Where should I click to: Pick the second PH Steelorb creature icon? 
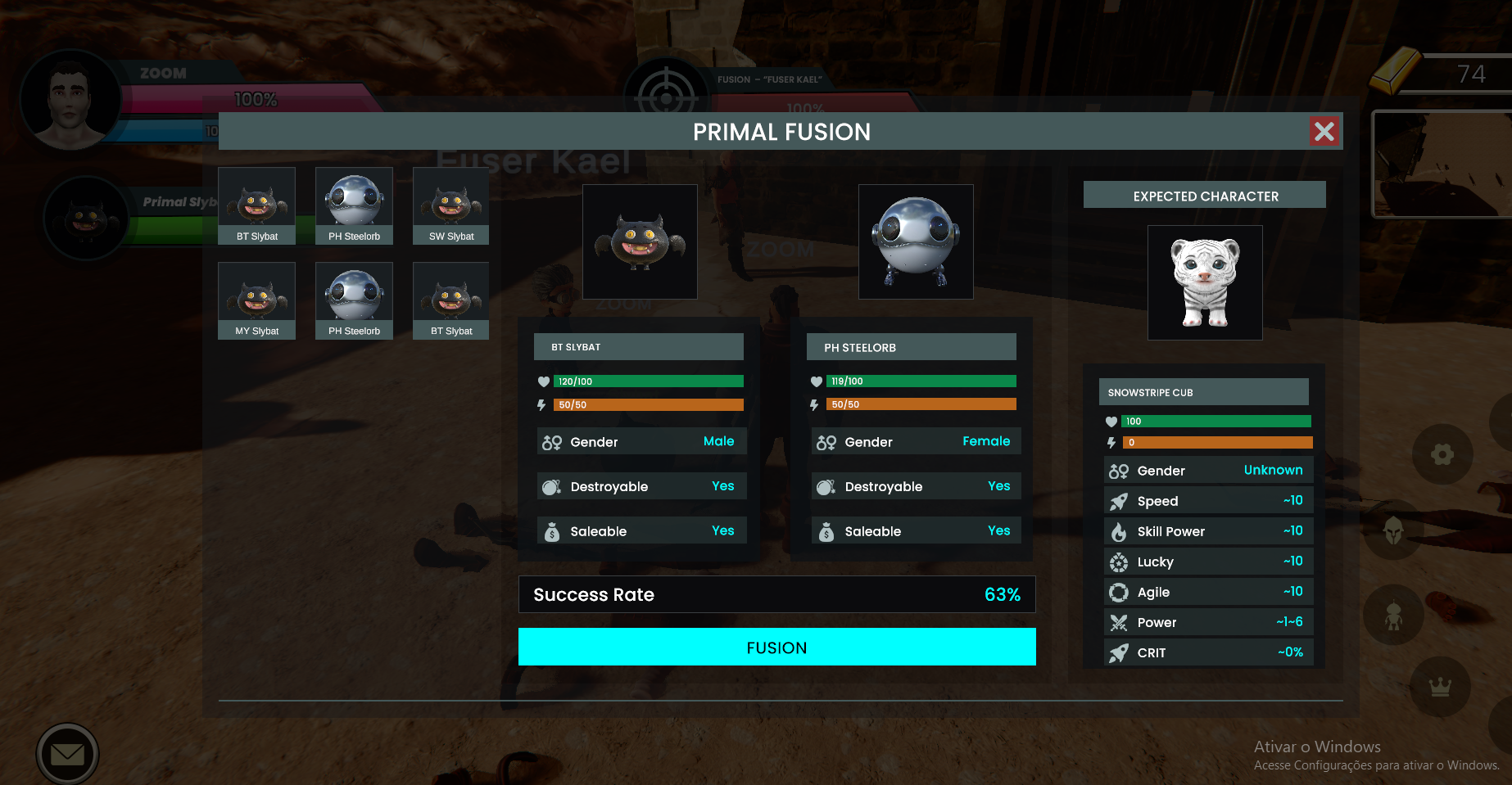[353, 300]
